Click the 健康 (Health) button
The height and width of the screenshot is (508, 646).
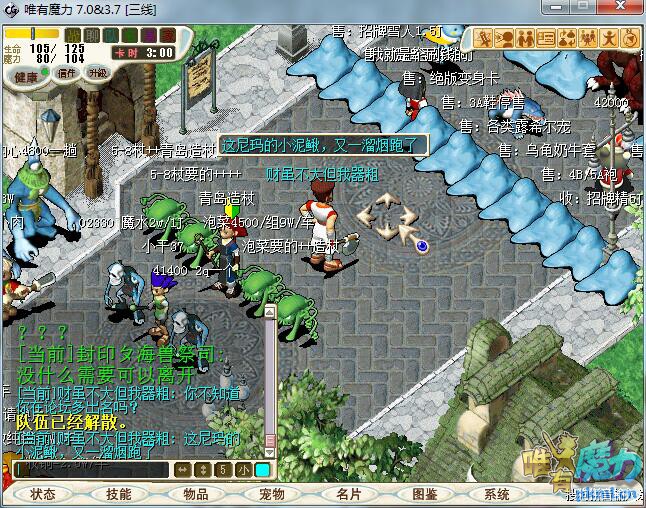coord(27,76)
